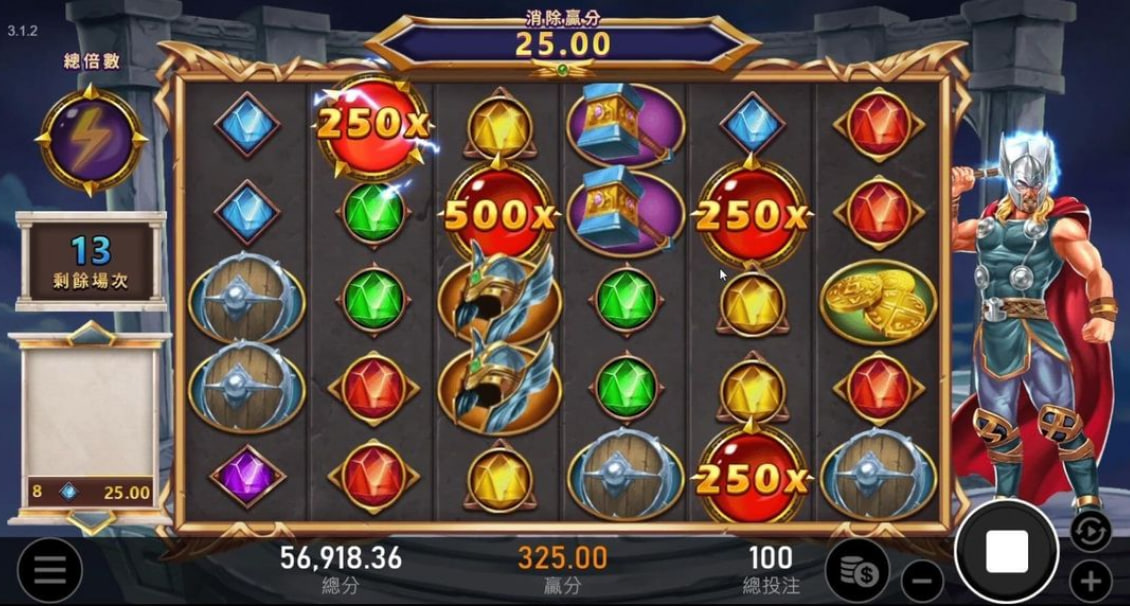
Task: Open the hamburger menu
Action: 48,571
